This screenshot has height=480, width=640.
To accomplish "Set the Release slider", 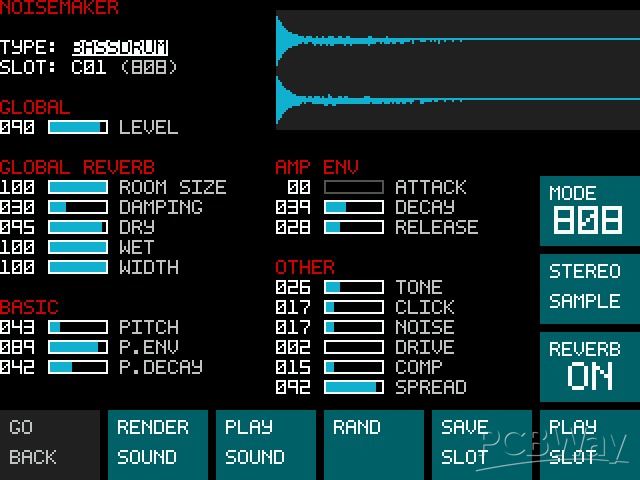I will point(353,227).
